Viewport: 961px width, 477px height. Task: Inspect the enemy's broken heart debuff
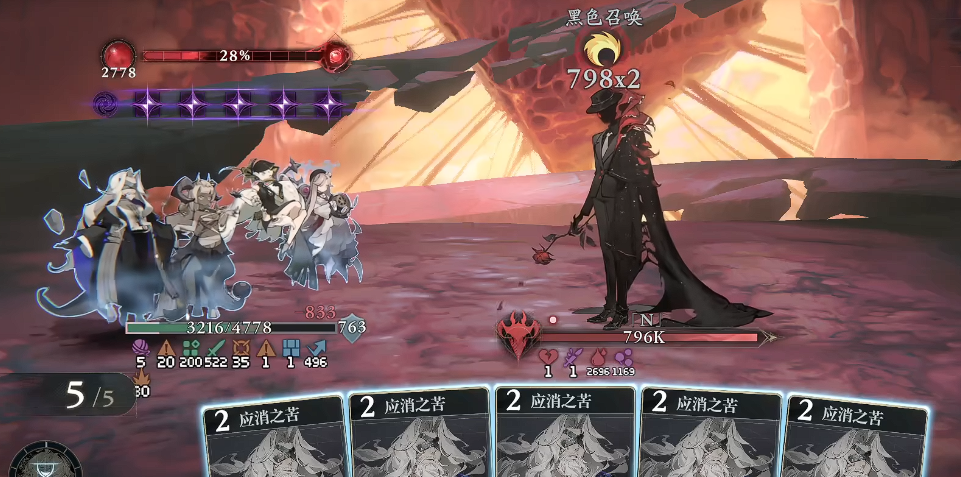point(547,356)
